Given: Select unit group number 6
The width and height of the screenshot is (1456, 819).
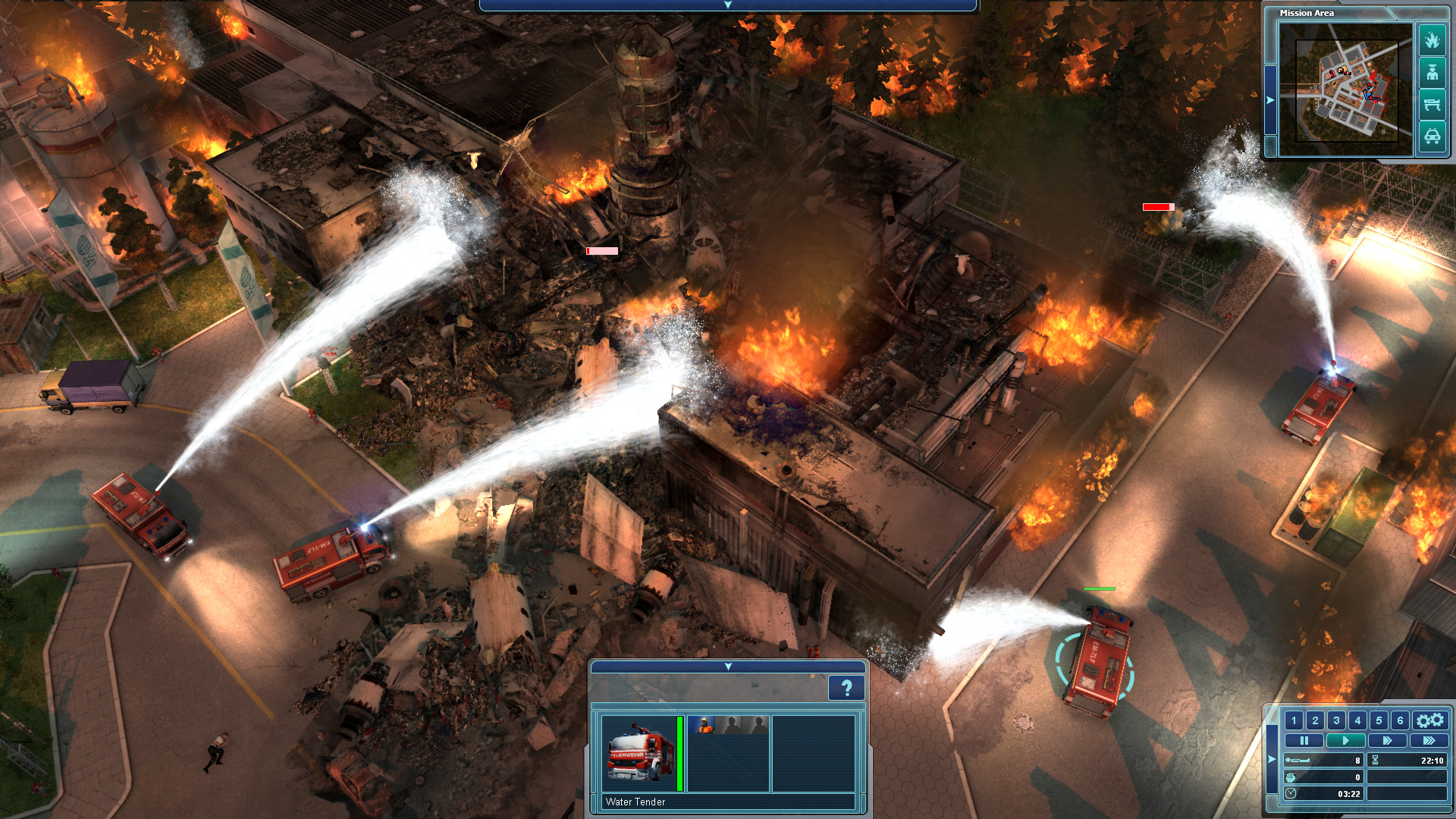Looking at the screenshot, I should click(x=1399, y=721).
